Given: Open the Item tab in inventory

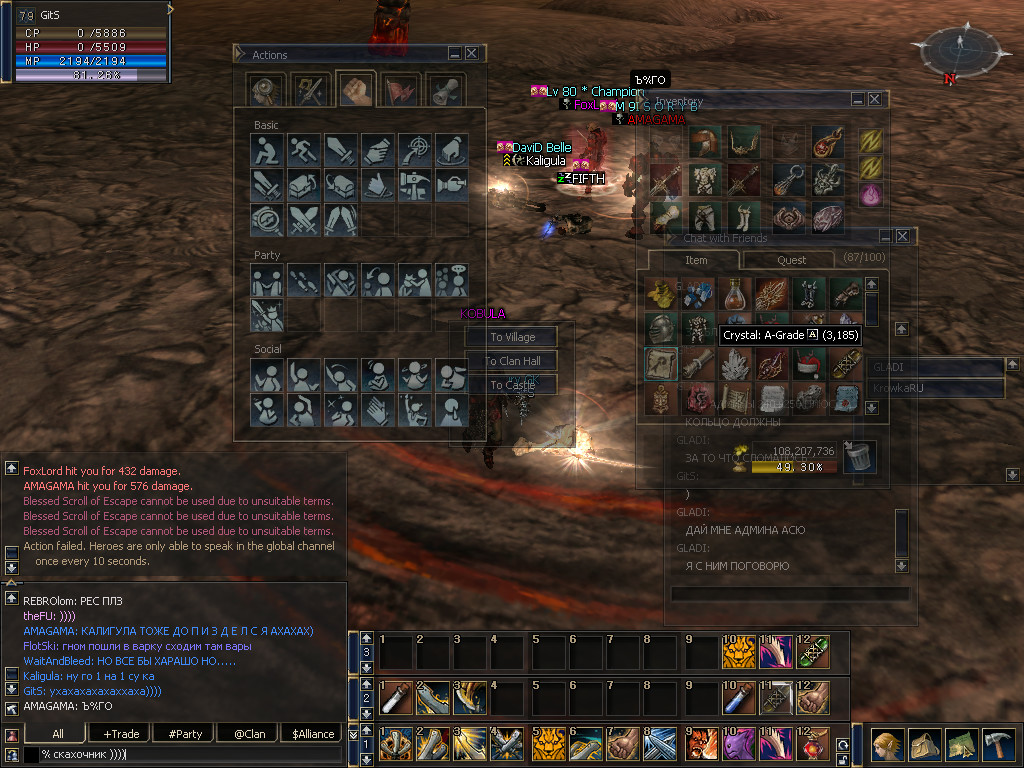Looking at the screenshot, I should [696, 260].
